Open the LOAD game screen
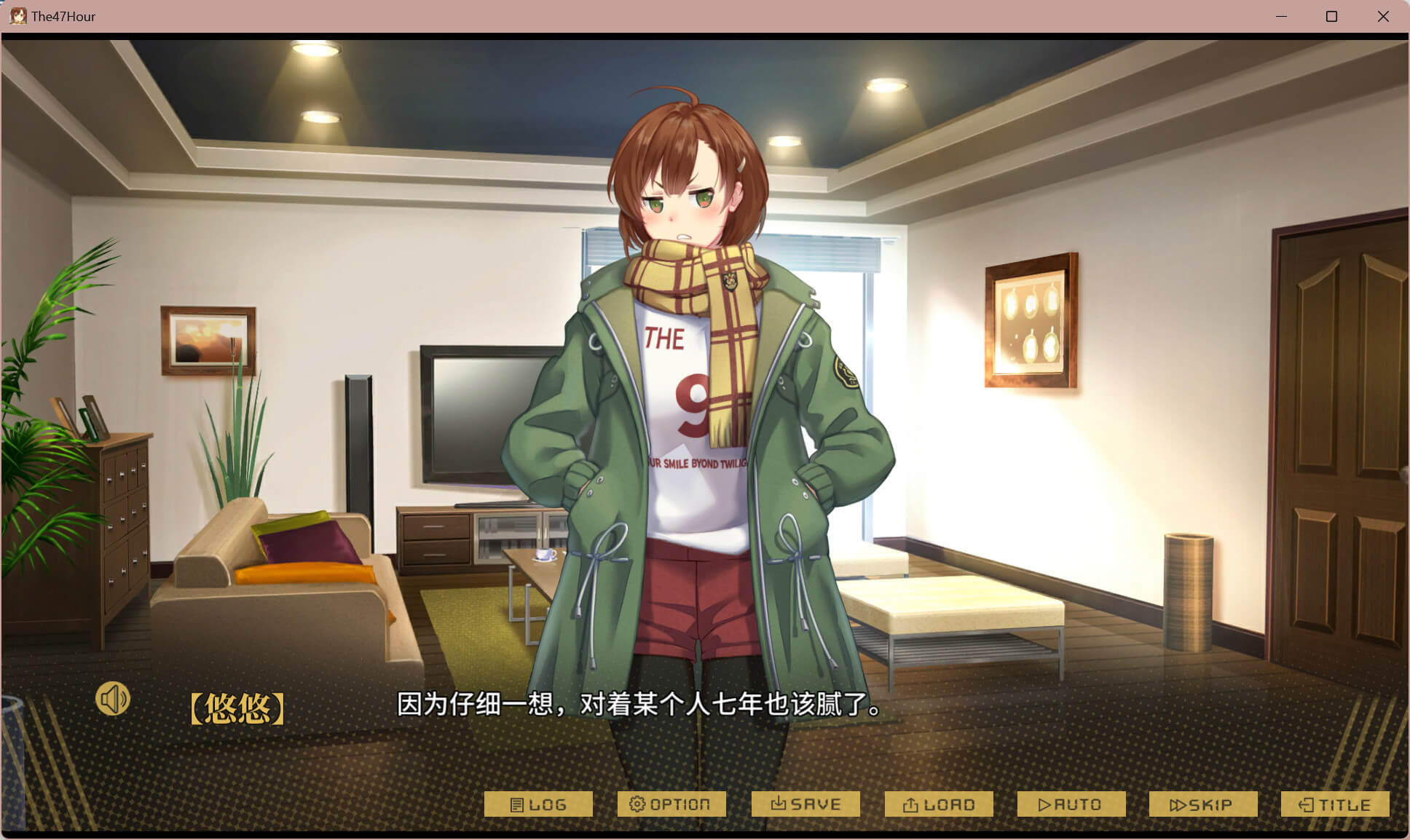Viewport: 1410px width, 840px height. pyautogui.click(x=939, y=804)
